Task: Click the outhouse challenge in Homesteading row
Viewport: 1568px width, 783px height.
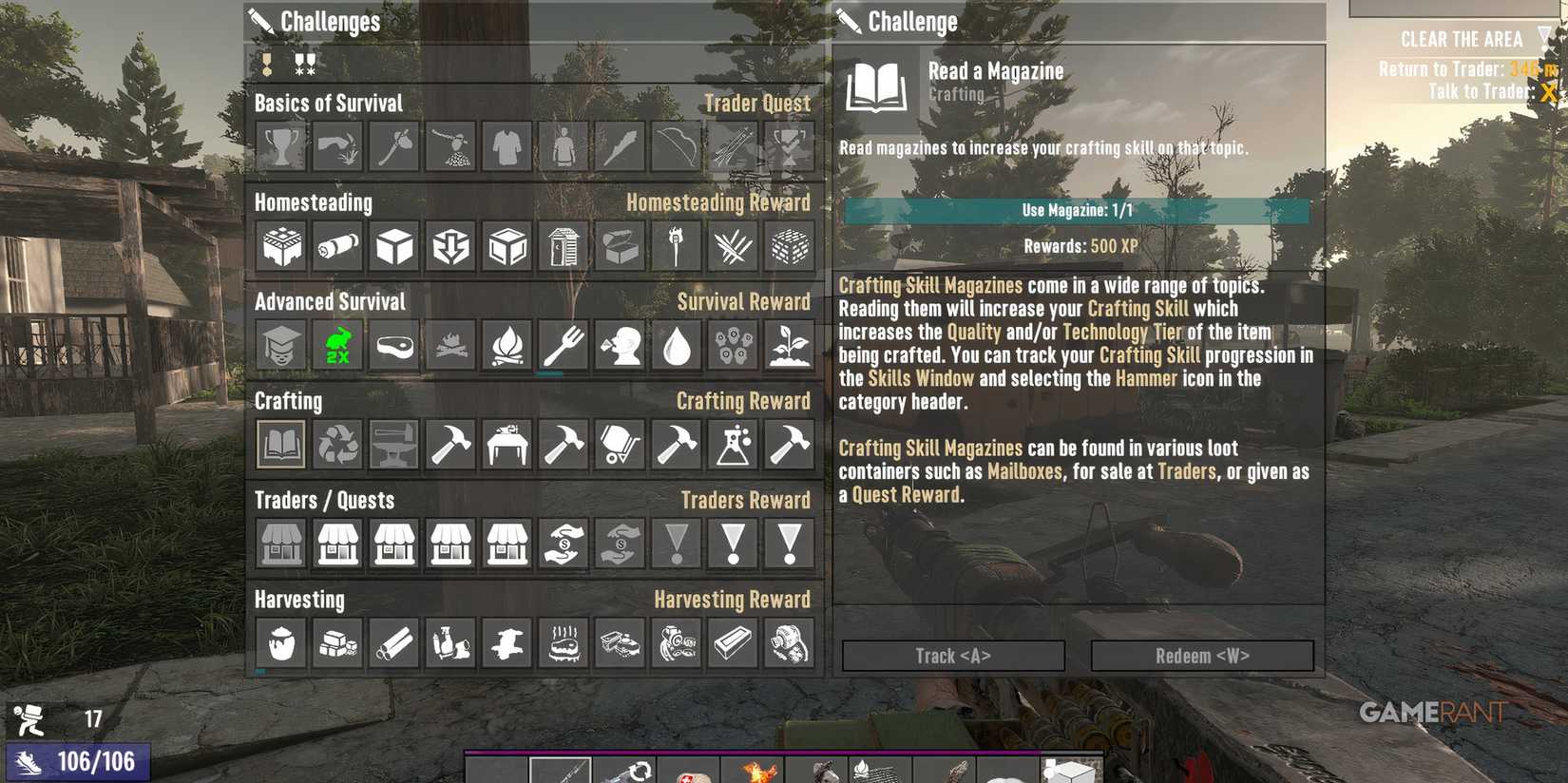Action: [563, 246]
